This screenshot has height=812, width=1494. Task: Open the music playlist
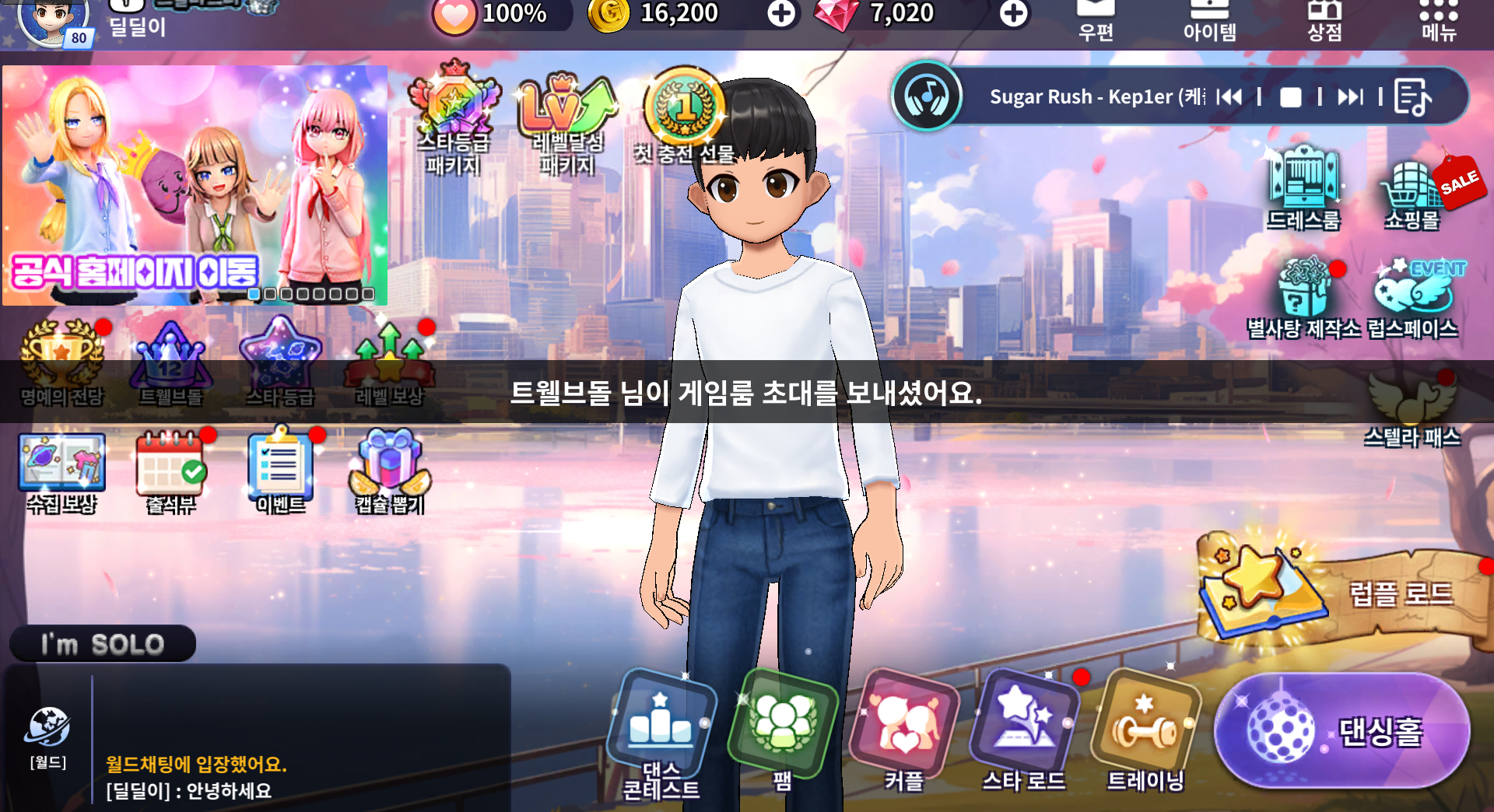click(x=1412, y=97)
